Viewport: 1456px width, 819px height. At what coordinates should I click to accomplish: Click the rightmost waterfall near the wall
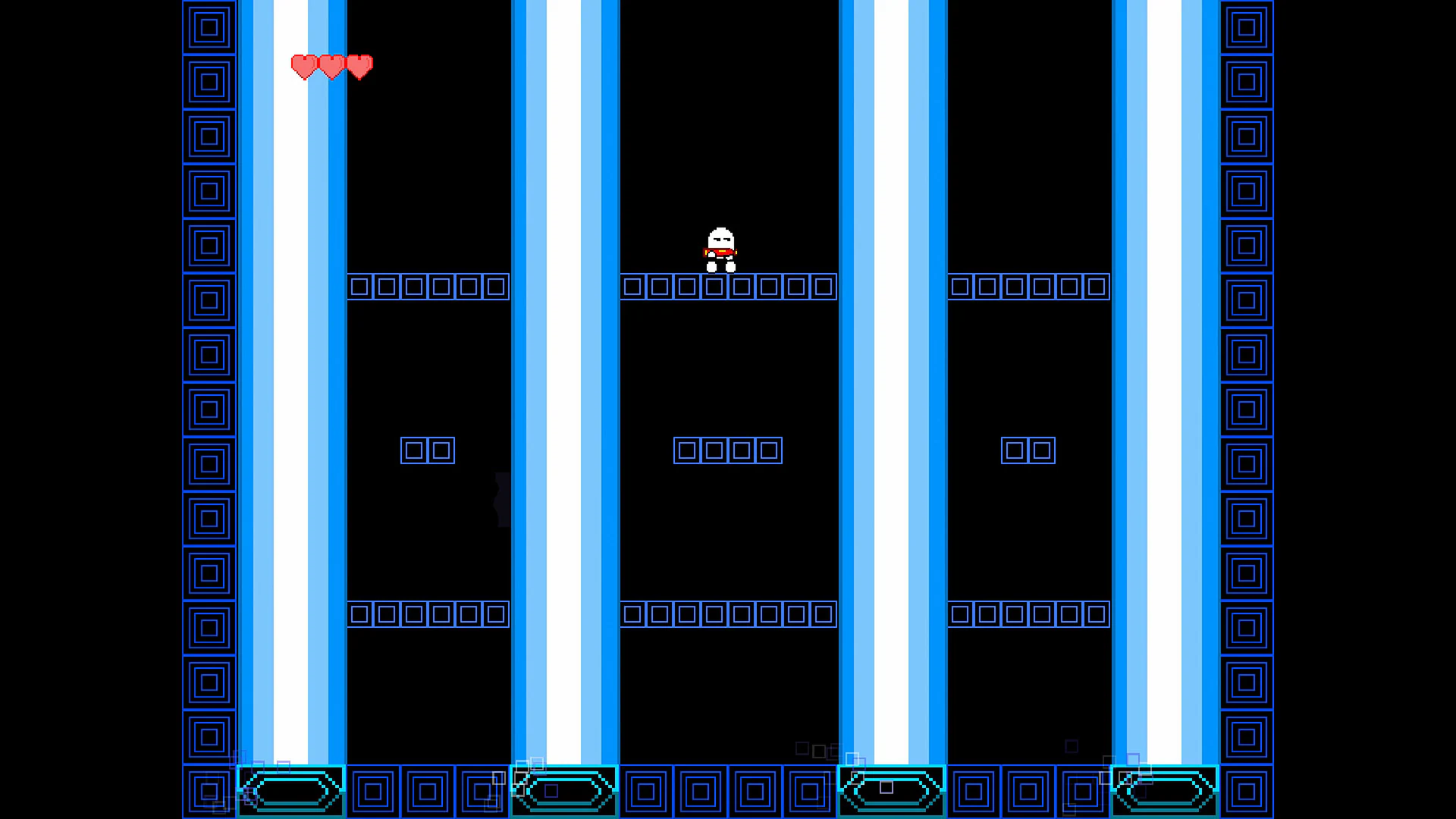(x=1164, y=379)
